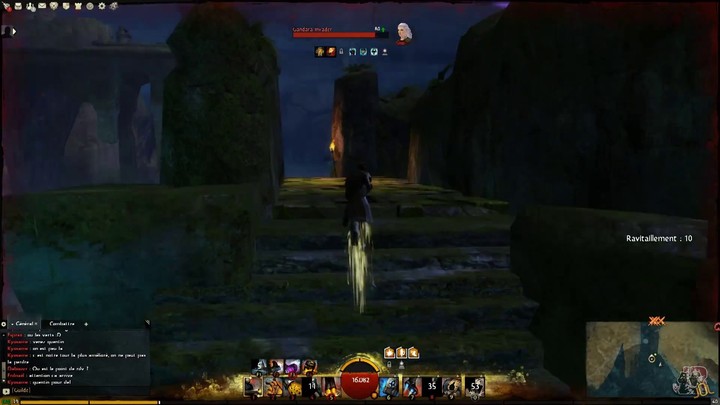
Task: Open the mail envelope icon
Action: pyautogui.click(x=42, y=5)
